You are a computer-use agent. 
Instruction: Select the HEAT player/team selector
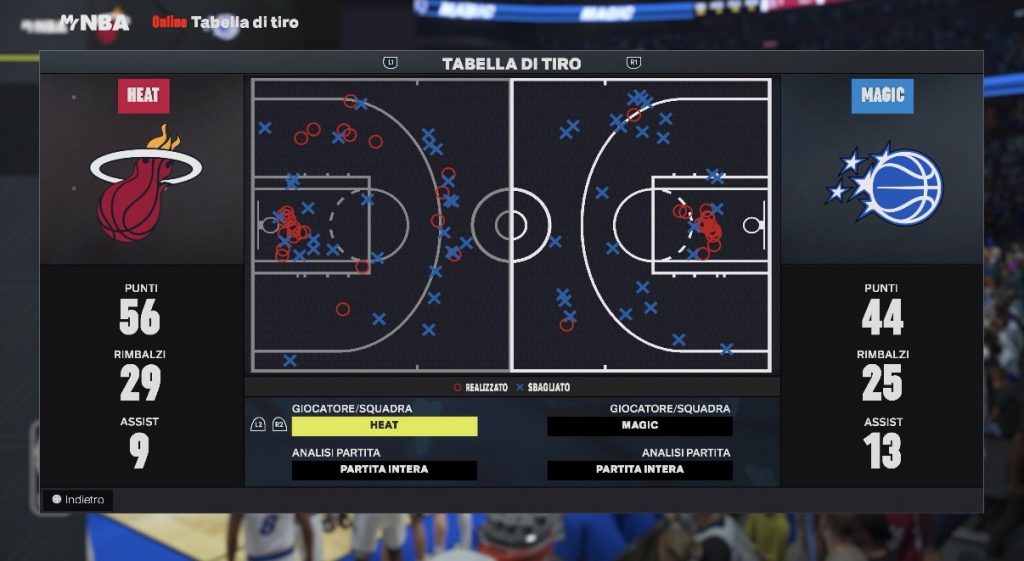[384, 426]
